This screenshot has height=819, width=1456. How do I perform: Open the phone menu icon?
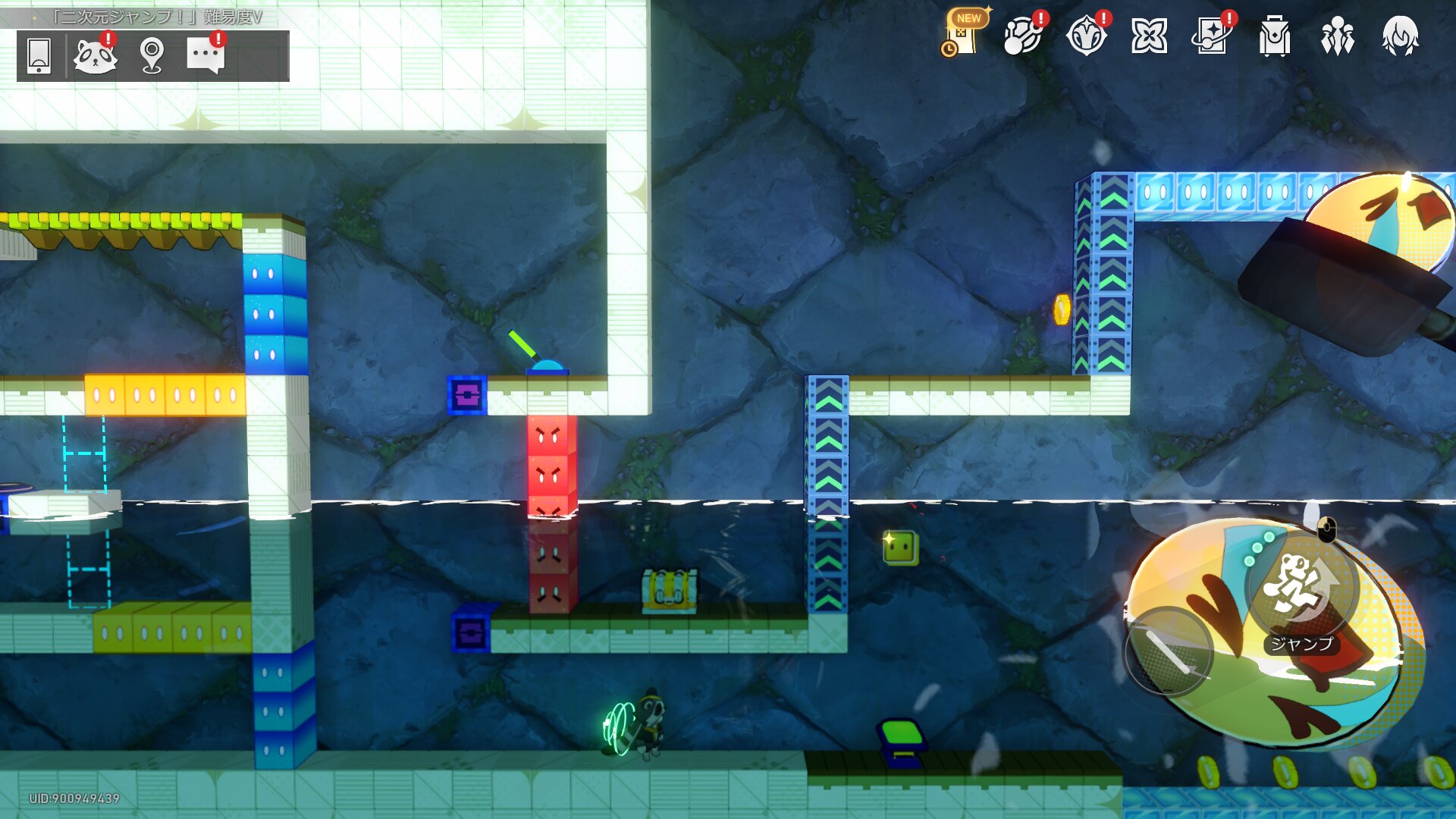click(x=39, y=55)
